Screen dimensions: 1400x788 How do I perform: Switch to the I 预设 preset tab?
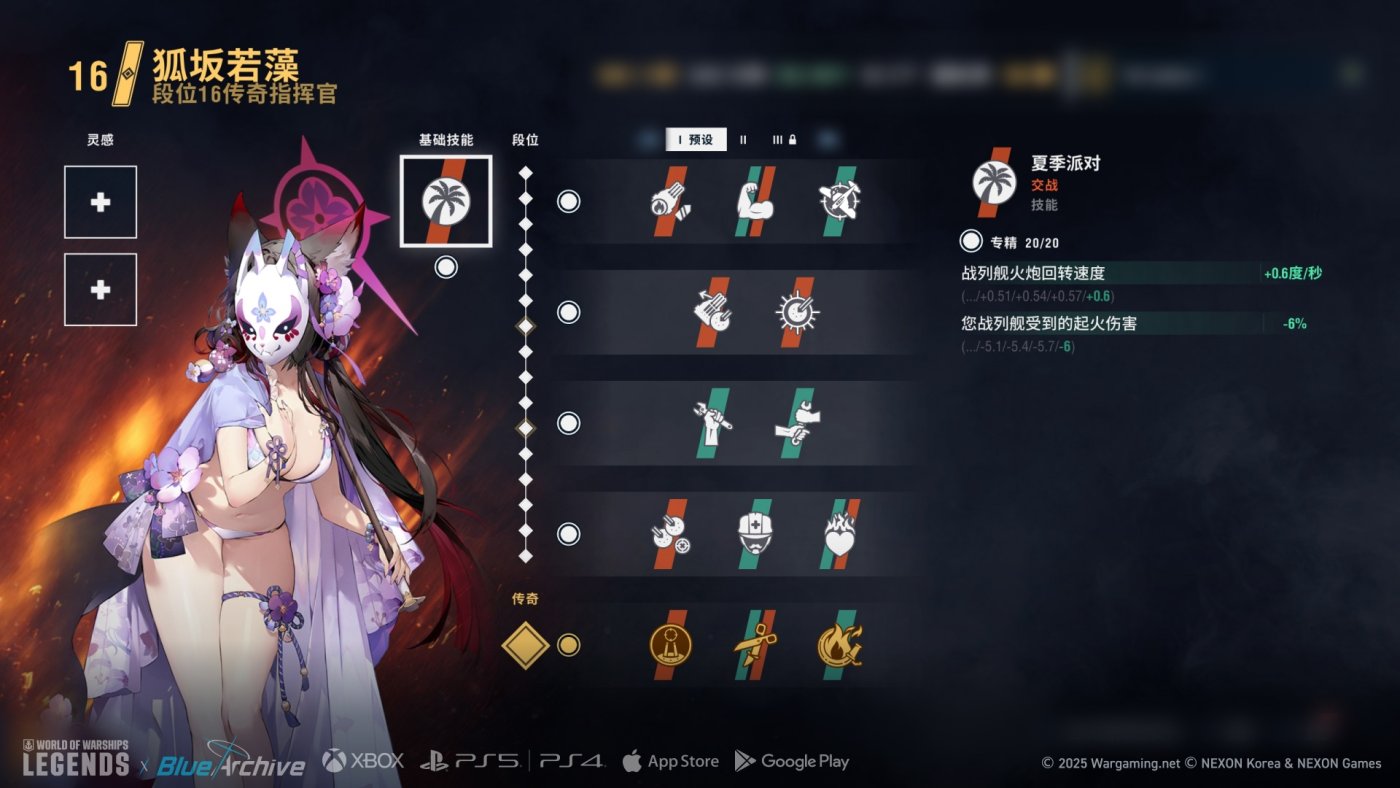point(696,140)
